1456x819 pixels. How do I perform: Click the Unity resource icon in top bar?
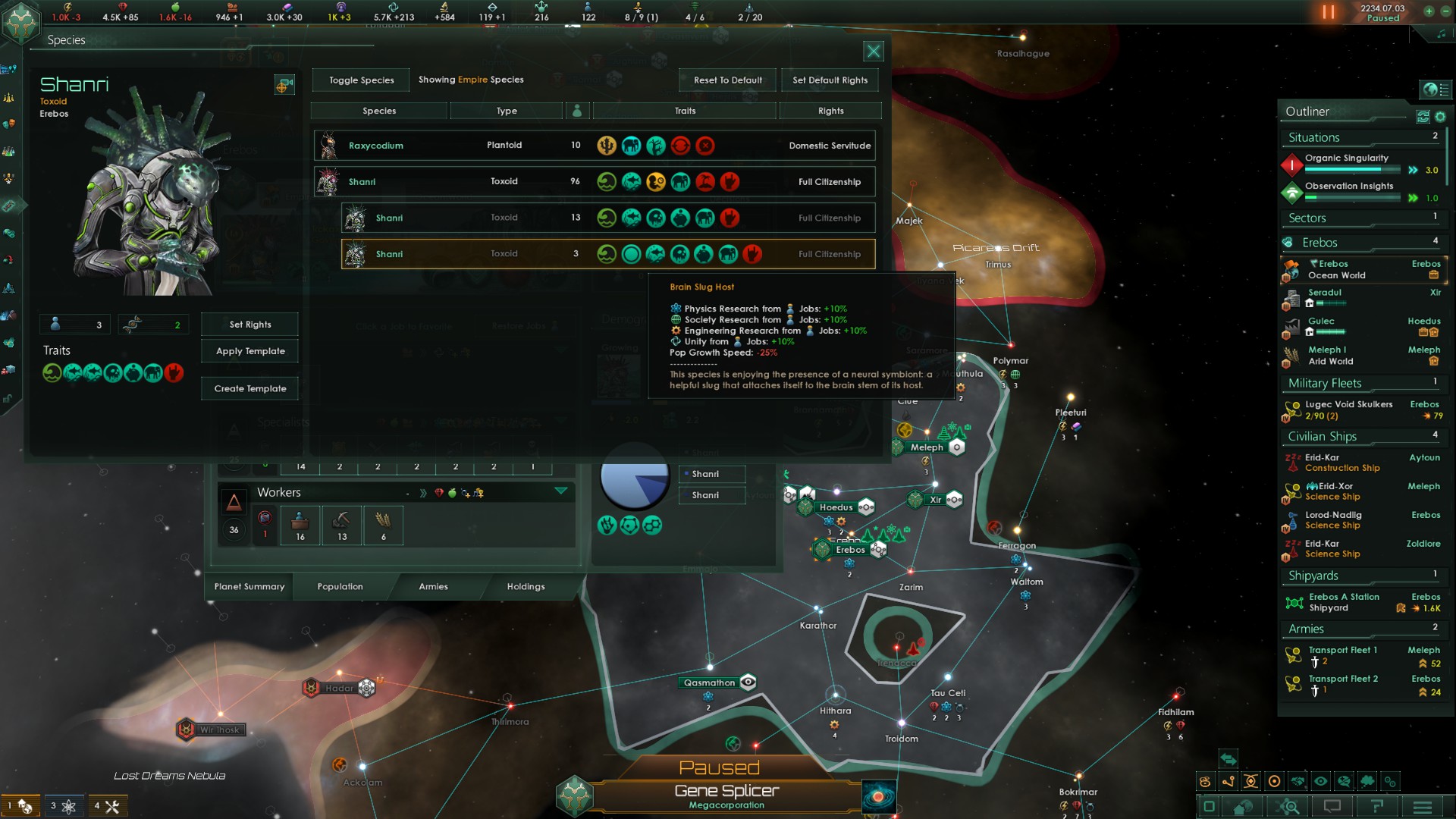click(x=341, y=8)
